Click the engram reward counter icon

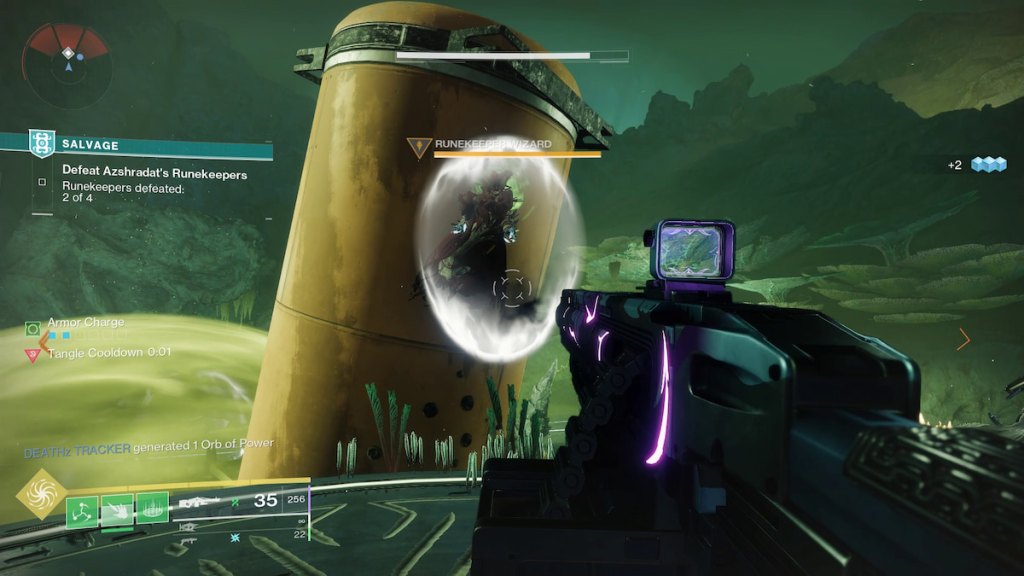coord(990,165)
